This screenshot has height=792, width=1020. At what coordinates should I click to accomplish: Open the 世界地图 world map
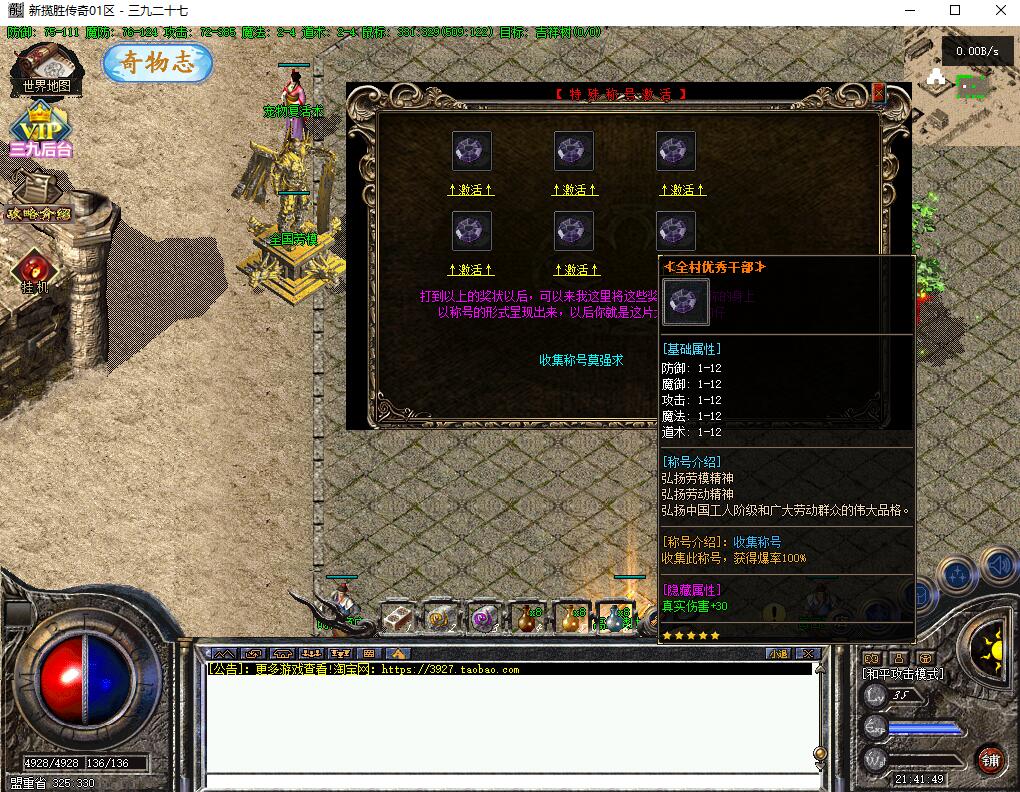[x=45, y=68]
